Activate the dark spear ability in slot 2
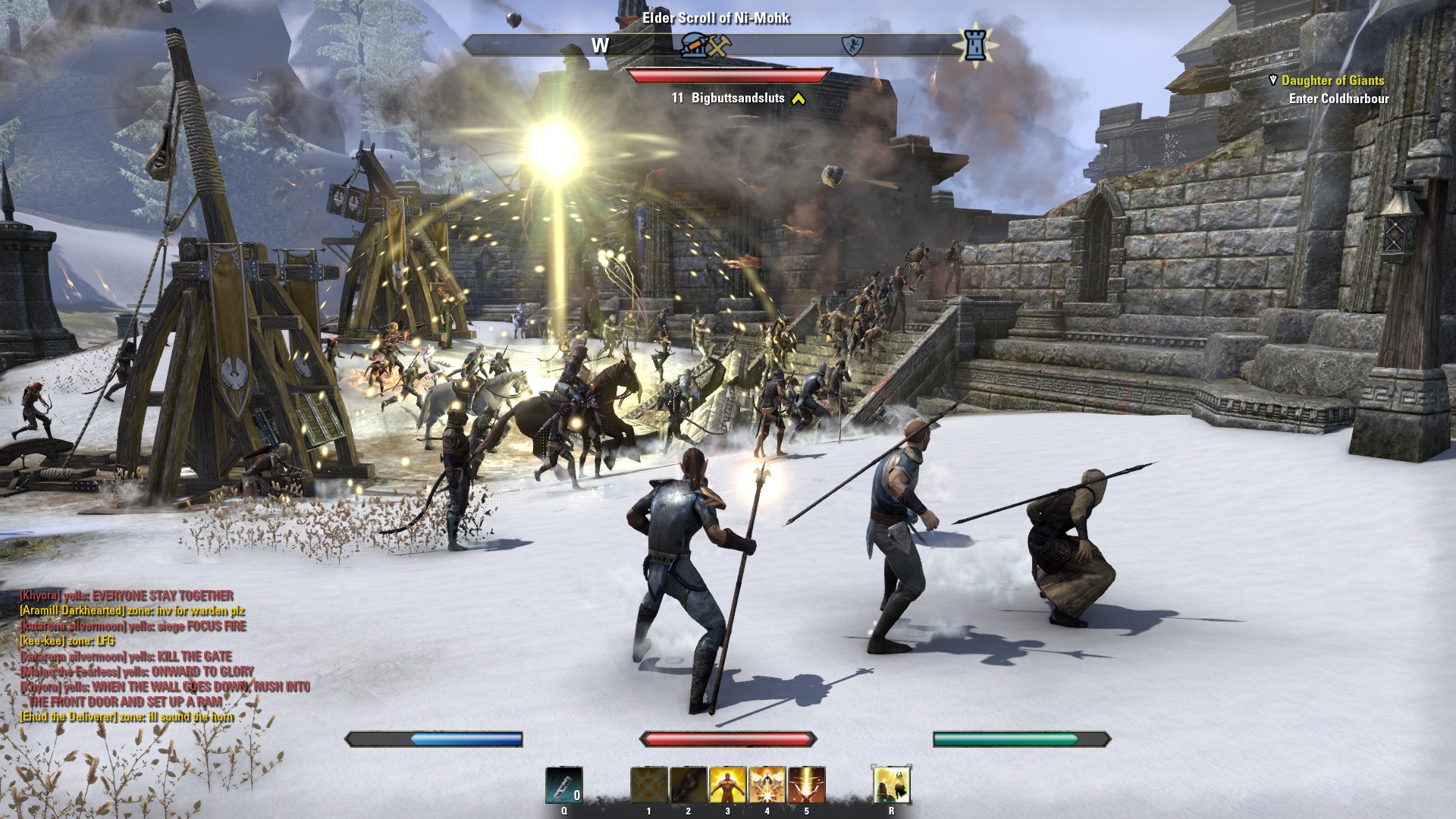 (689, 785)
